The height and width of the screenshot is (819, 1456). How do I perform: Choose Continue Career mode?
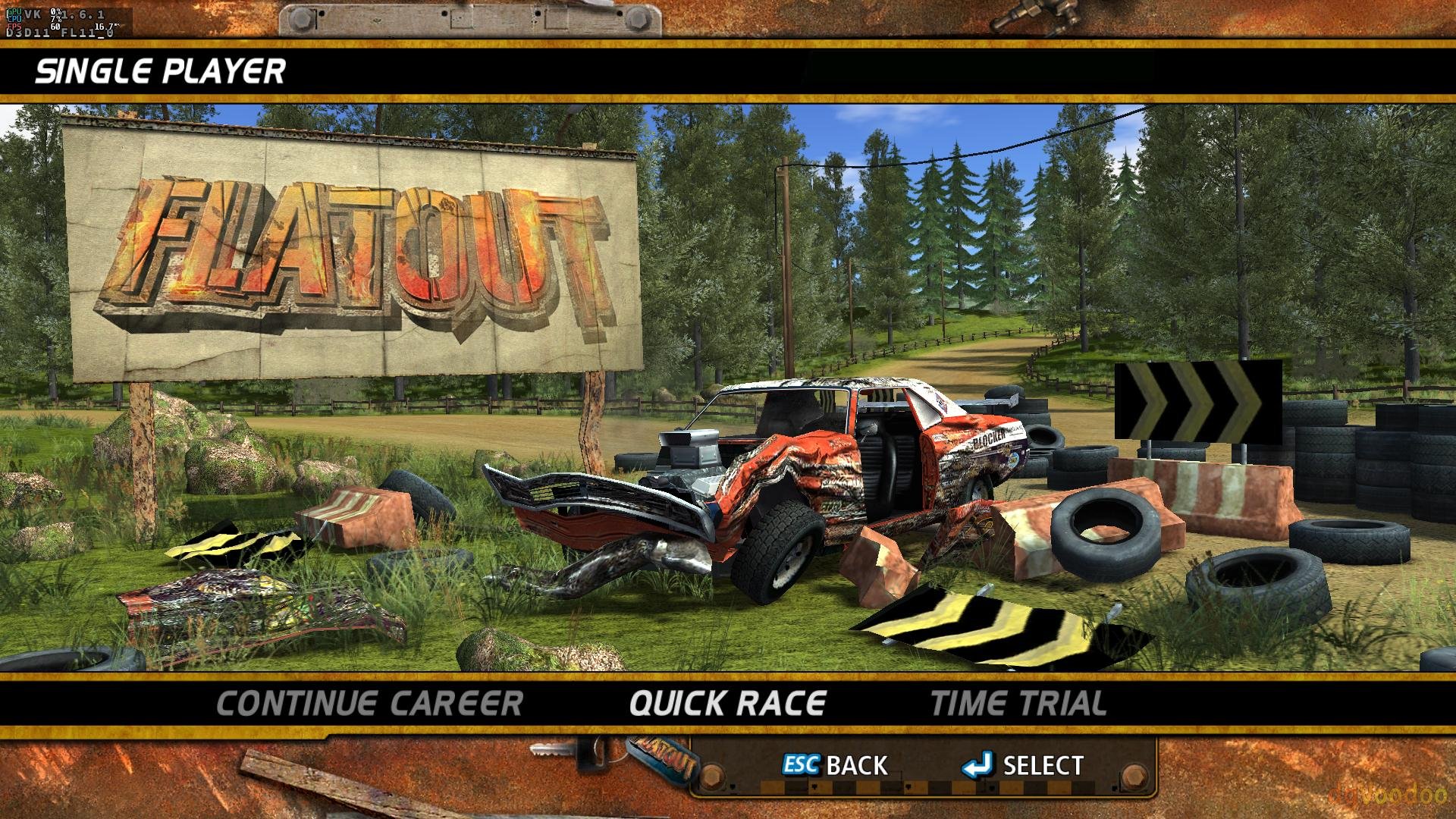[369, 704]
